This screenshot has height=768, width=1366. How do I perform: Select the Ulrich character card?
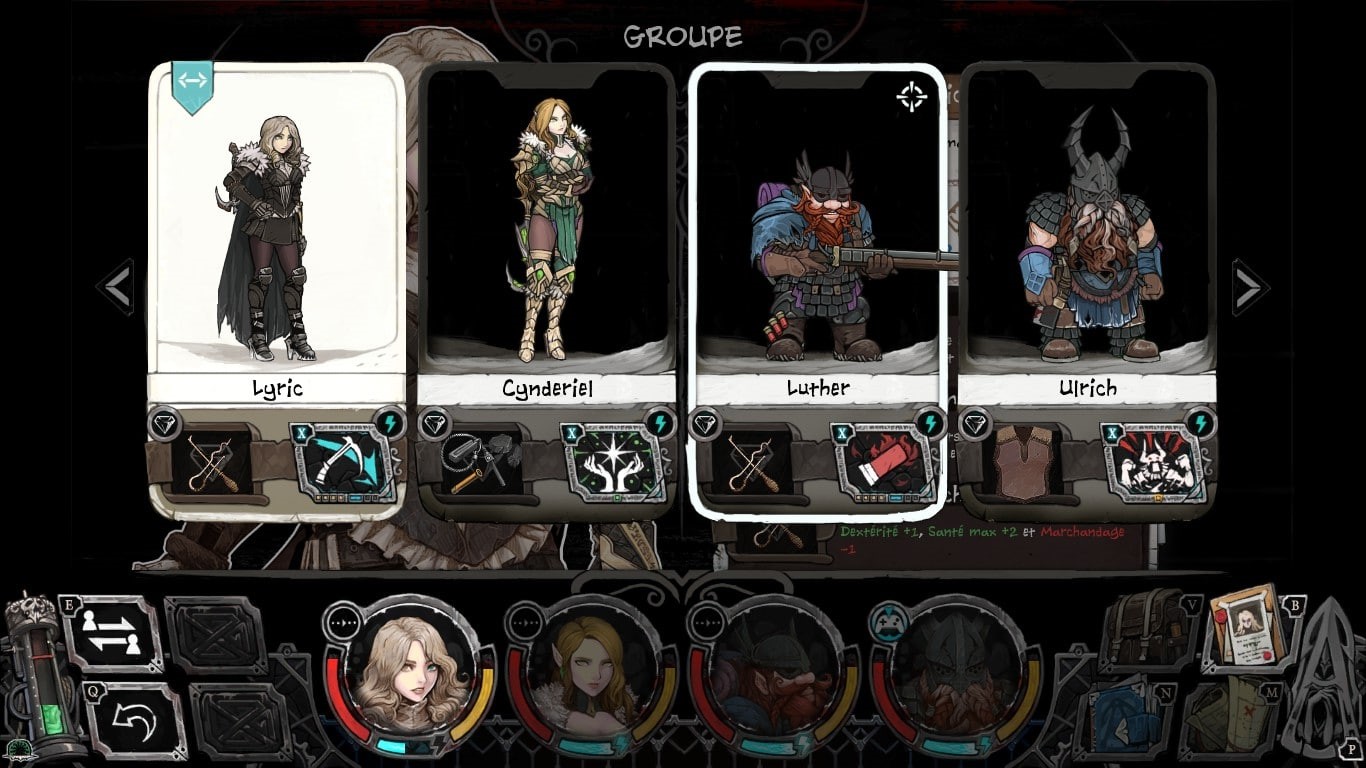click(1087, 230)
